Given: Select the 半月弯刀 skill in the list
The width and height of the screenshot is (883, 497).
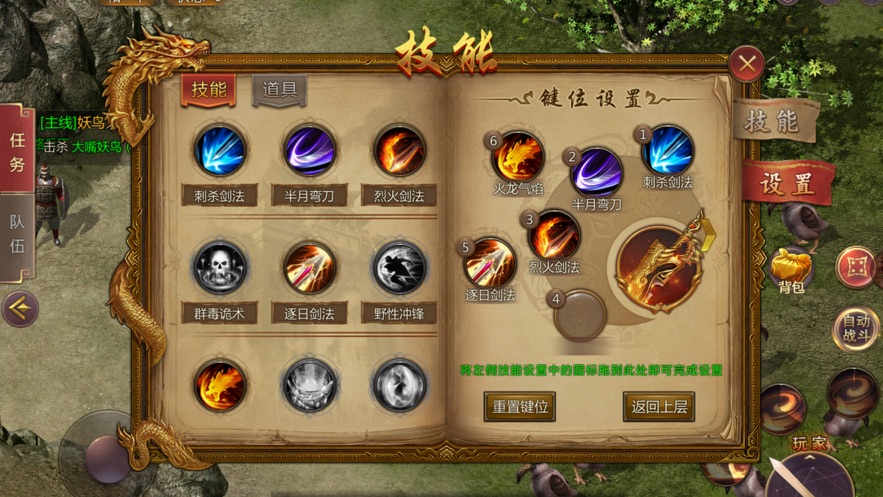Looking at the screenshot, I should tap(309, 152).
